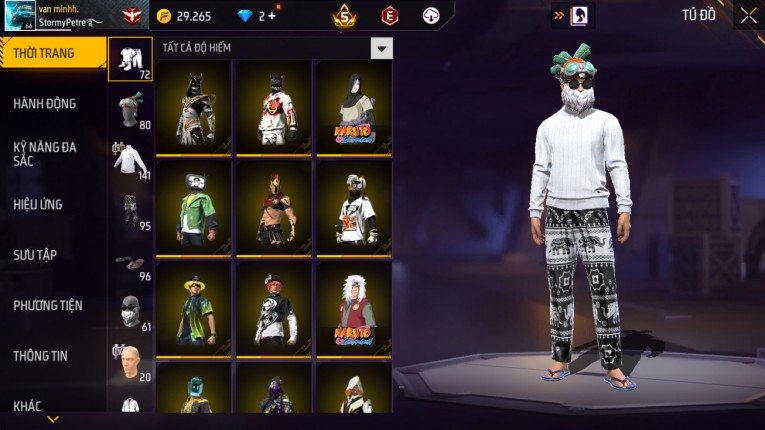This screenshot has width=765, height=430.
Task: Open the Hiệu Ứng section
Action: click(39, 204)
